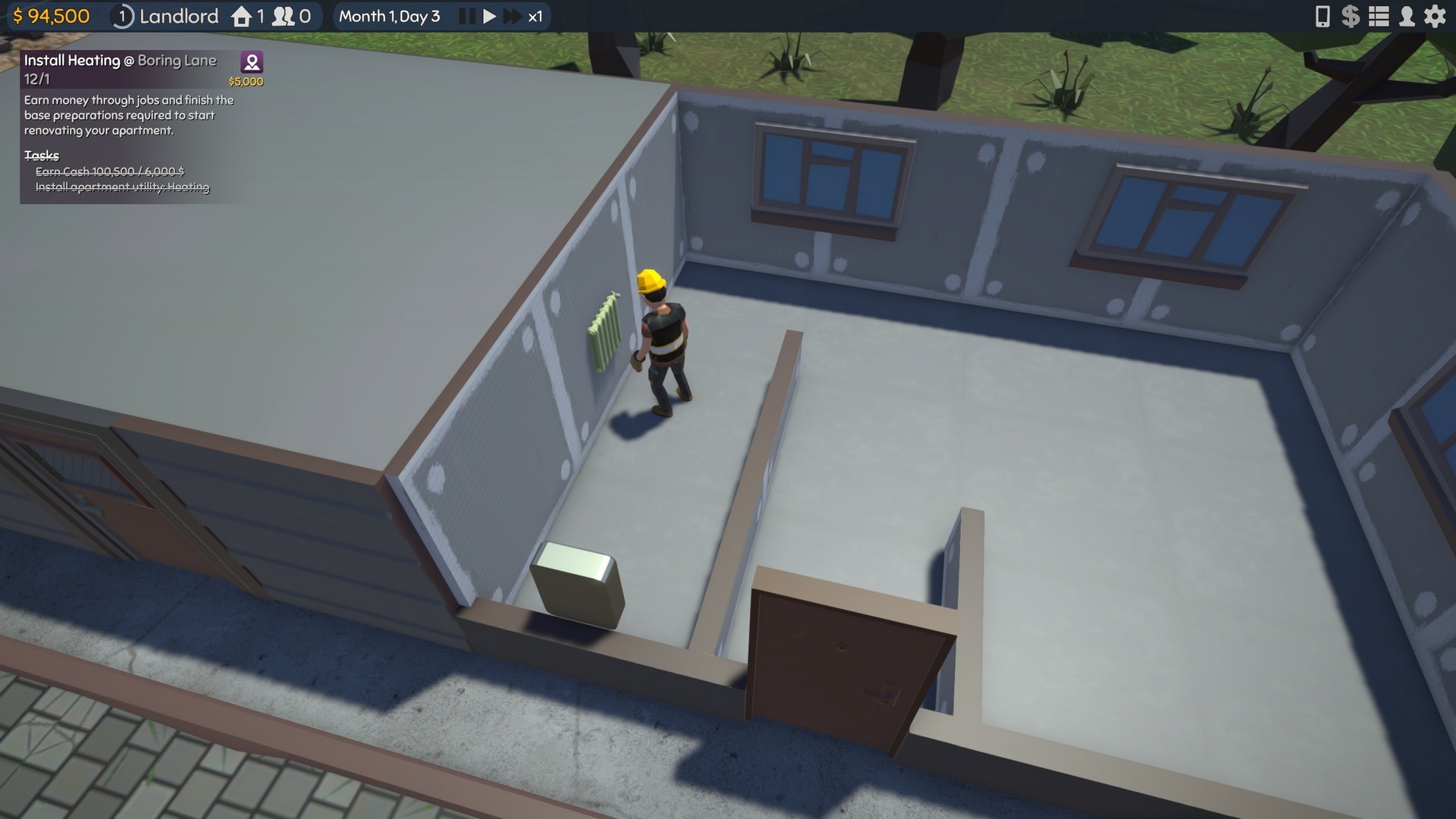Open finances with the dollar icon
The width and height of the screenshot is (1456, 819).
coord(1351,16)
